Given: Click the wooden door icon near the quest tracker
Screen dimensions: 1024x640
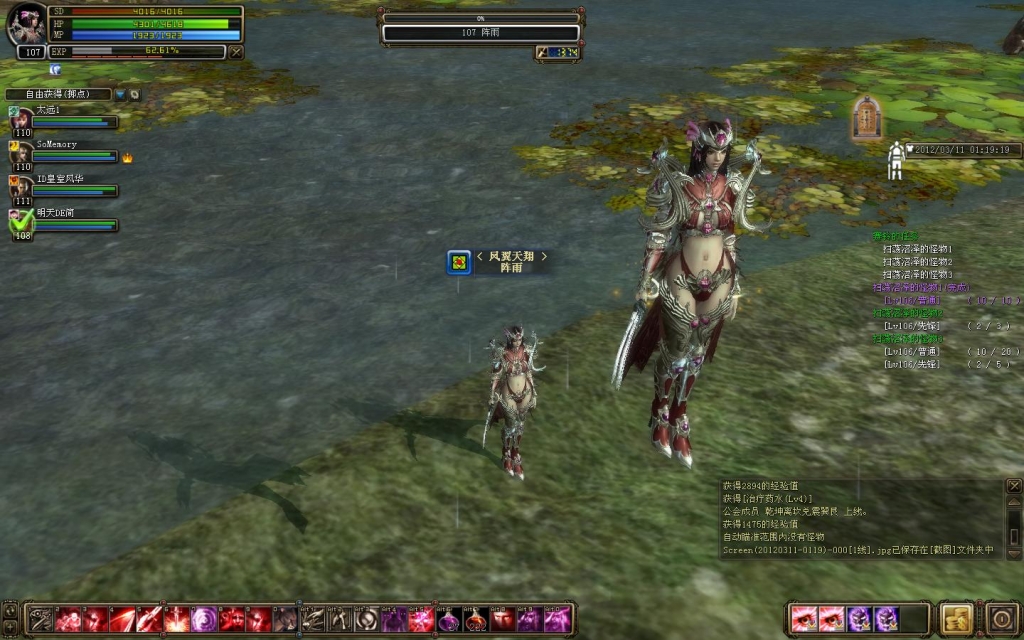Looking at the screenshot, I should (866, 118).
